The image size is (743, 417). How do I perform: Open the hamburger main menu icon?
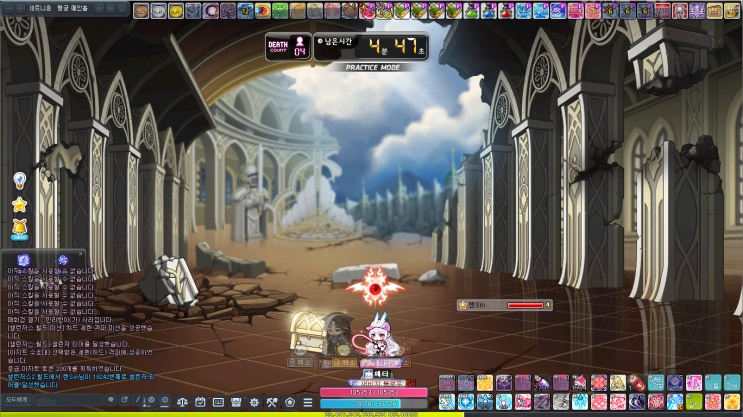307,402
